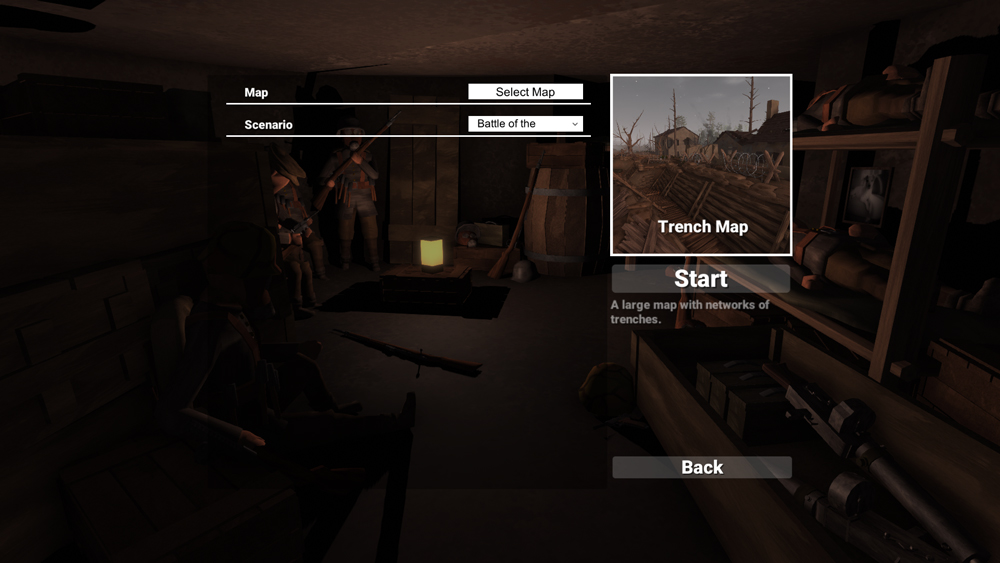
Task: Go Back to the previous menu
Action: pyautogui.click(x=701, y=467)
